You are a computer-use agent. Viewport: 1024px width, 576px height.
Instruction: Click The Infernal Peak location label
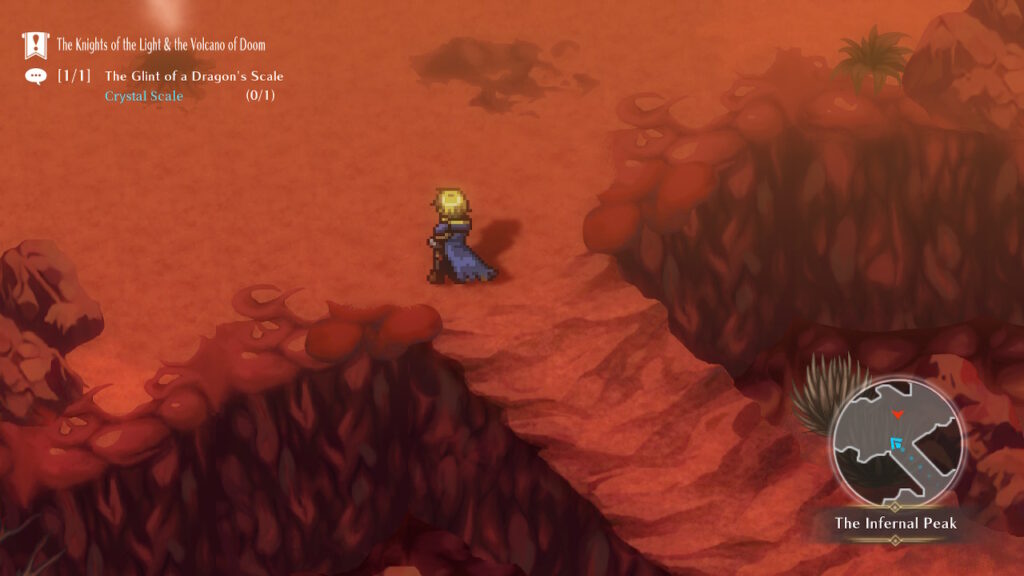[896, 523]
